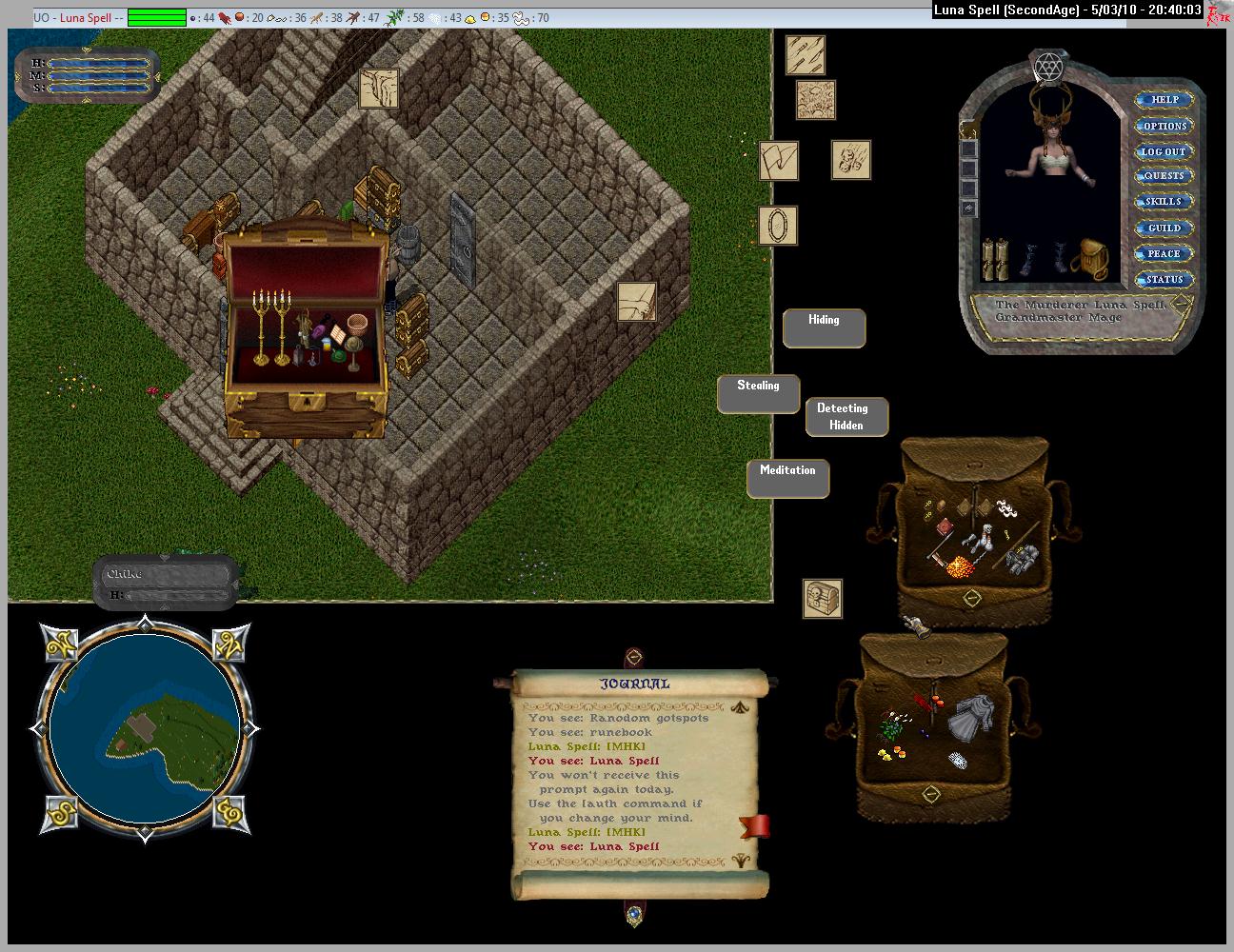The height and width of the screenshot is (952, 1234).
Task: Open the Quests log
Action: [x=1164, y=176]
